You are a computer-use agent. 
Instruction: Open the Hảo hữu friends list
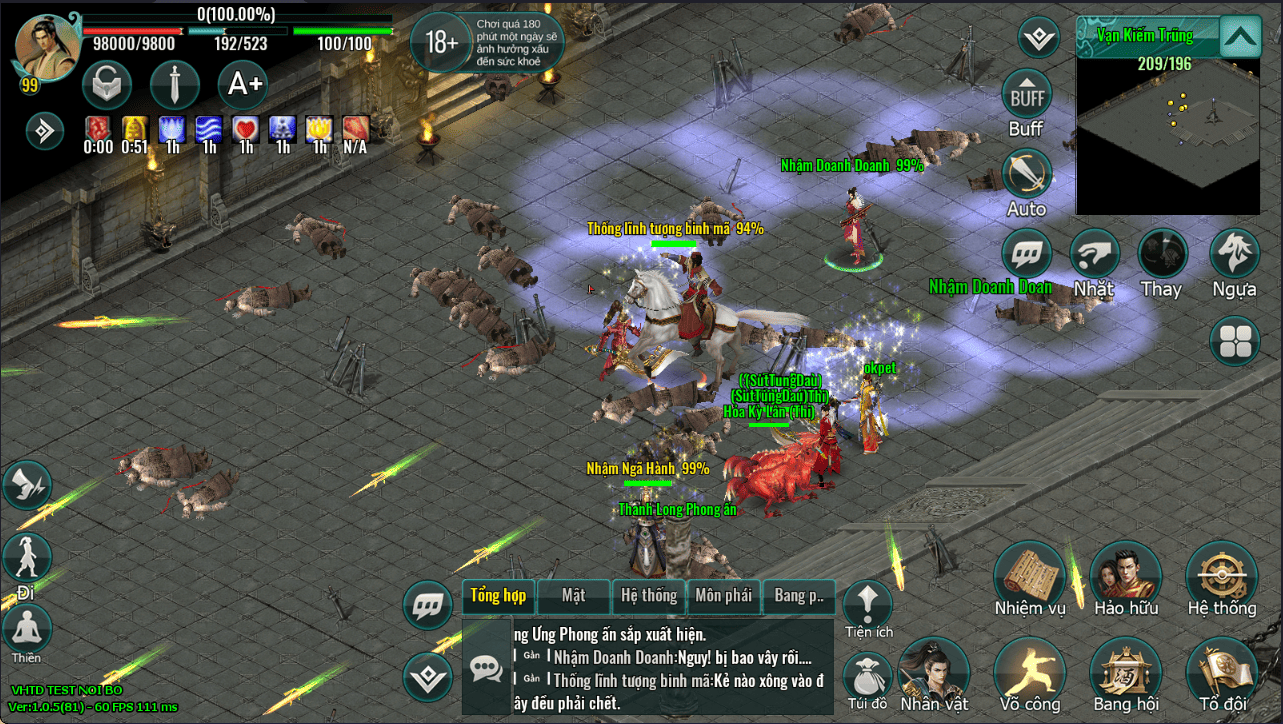pos(1125,579)
